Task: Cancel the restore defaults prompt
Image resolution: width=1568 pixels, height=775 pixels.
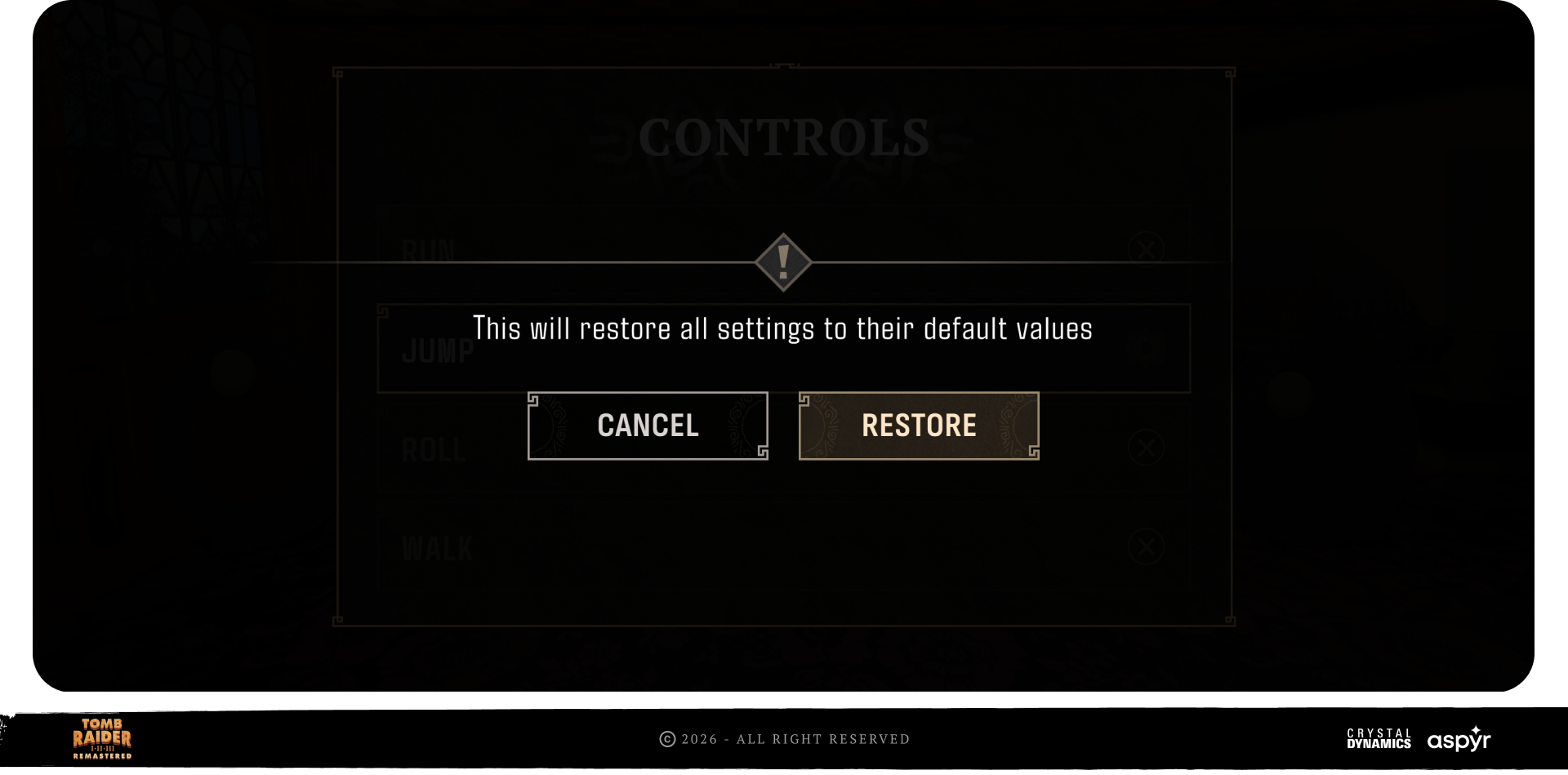Action: [x=648, y=425]
